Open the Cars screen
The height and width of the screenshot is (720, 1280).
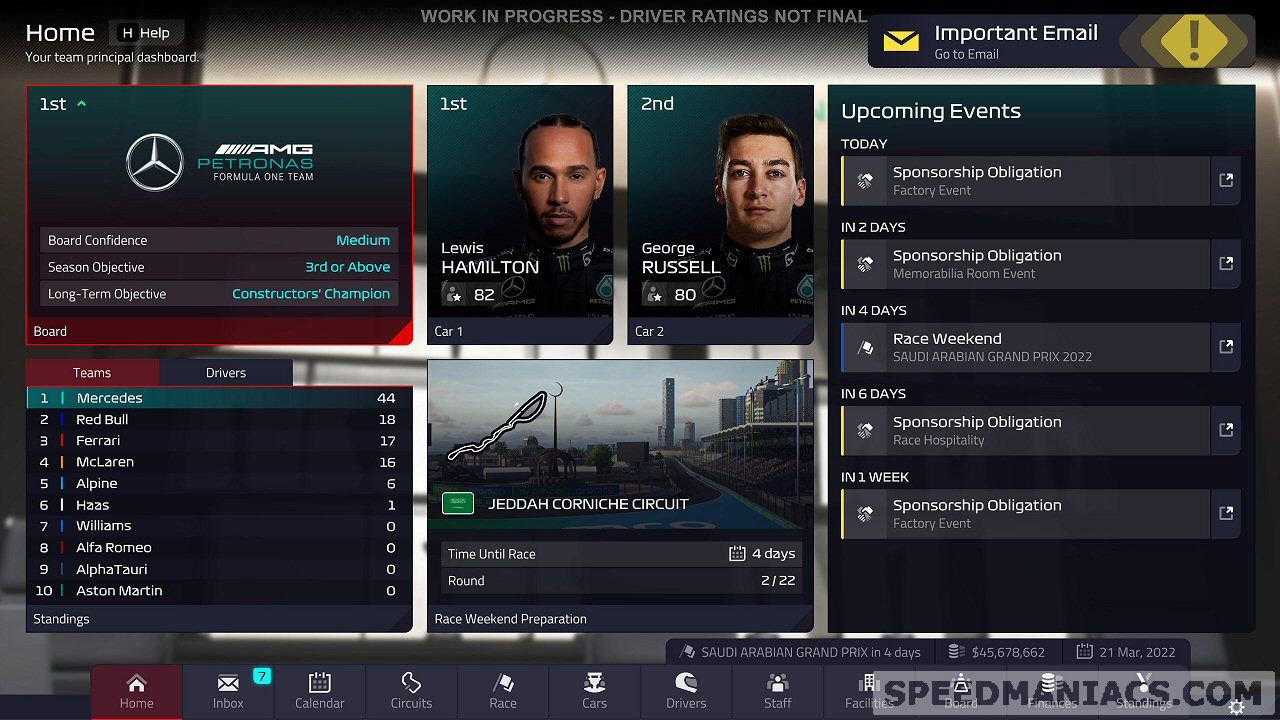[595, 692]
